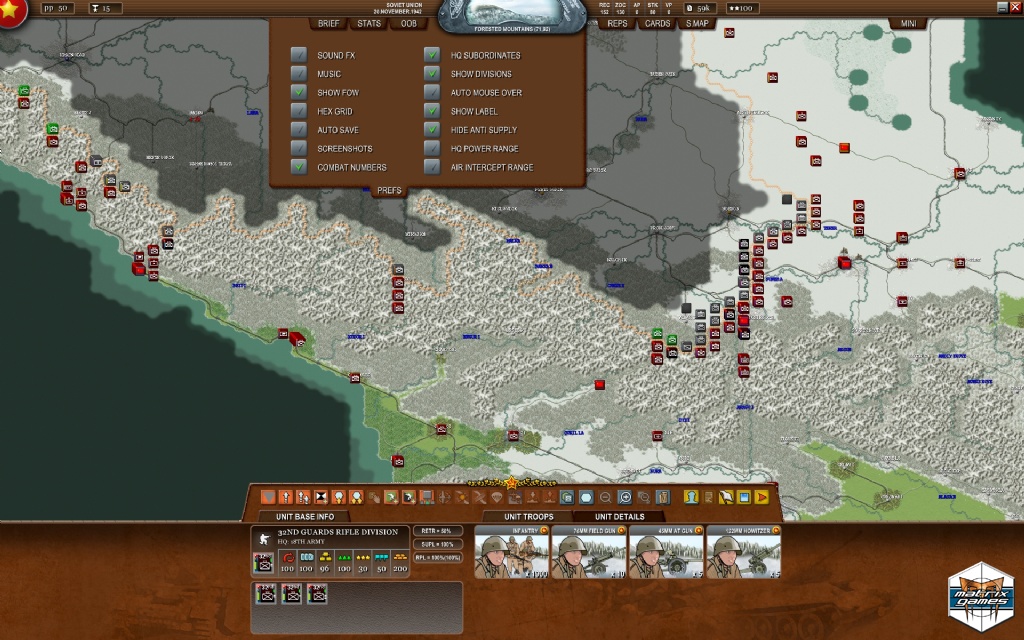Open the OOB tab
The width and height of the screenshot is (1024, 640).
[x=408, y=23]
